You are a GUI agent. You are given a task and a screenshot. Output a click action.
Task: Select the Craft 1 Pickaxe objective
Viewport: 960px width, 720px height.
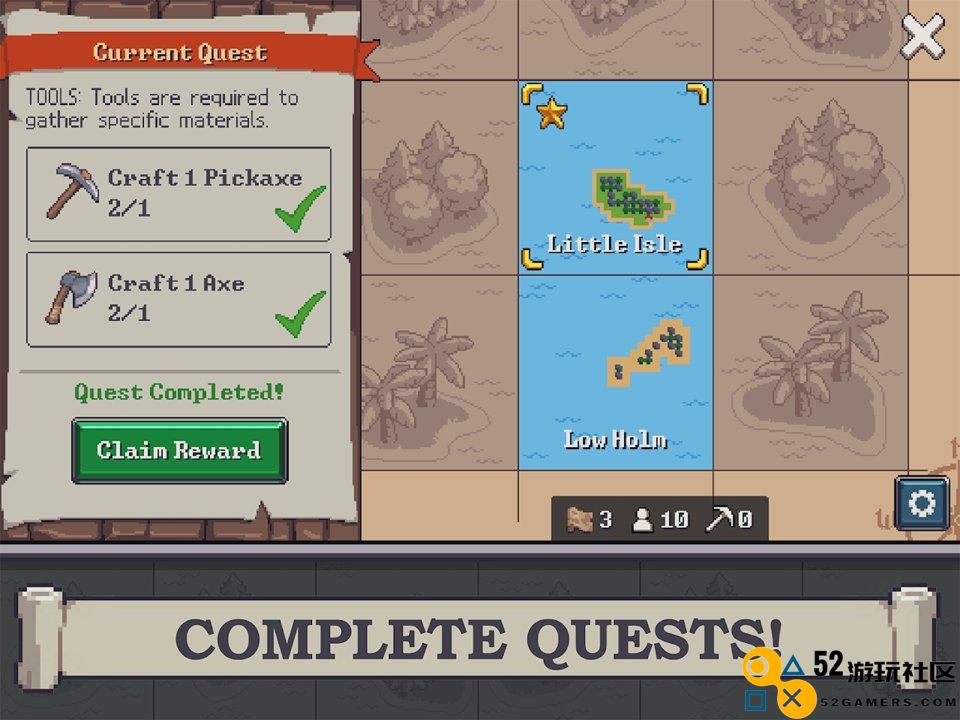click(x=179, y=194)
